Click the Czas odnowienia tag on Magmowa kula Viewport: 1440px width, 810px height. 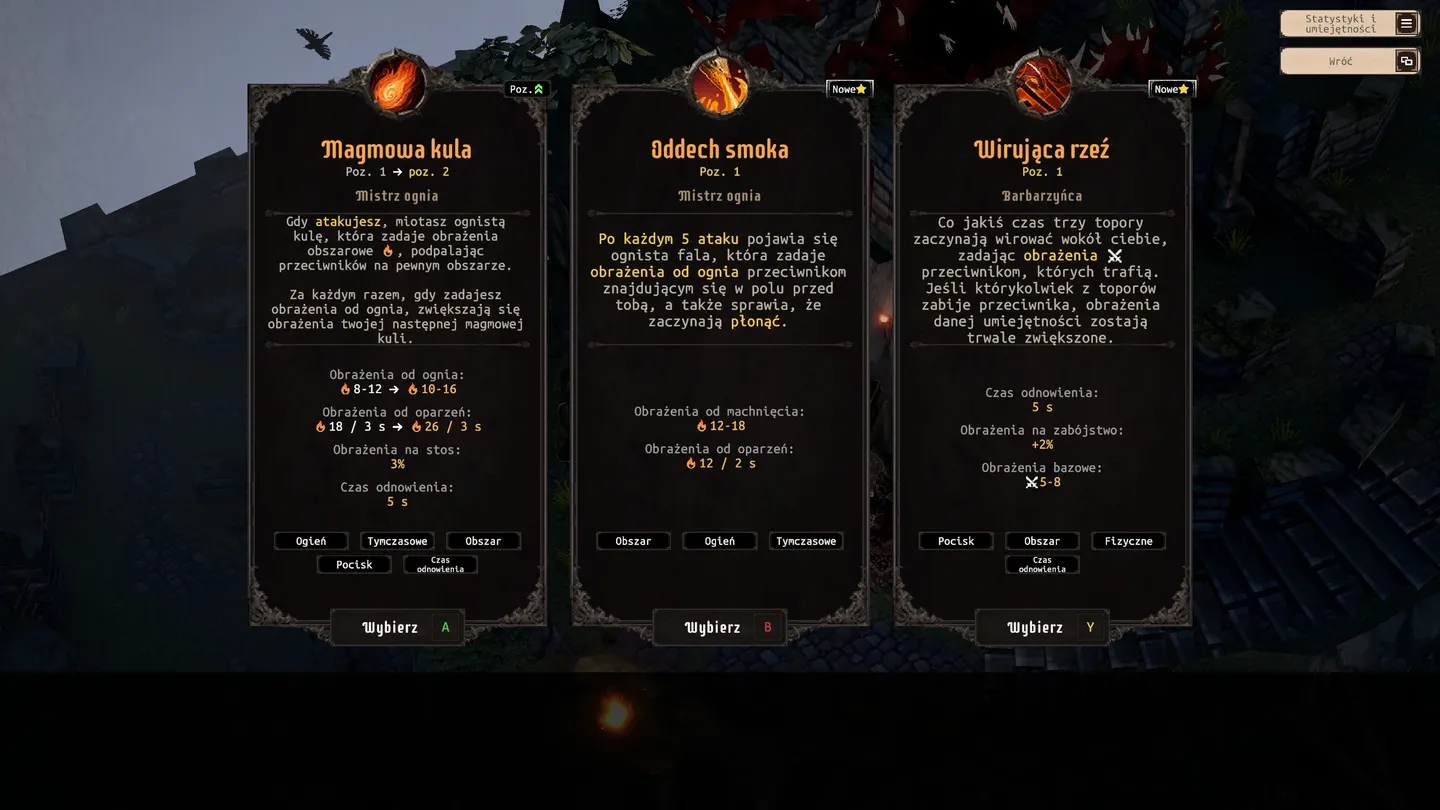440,565
